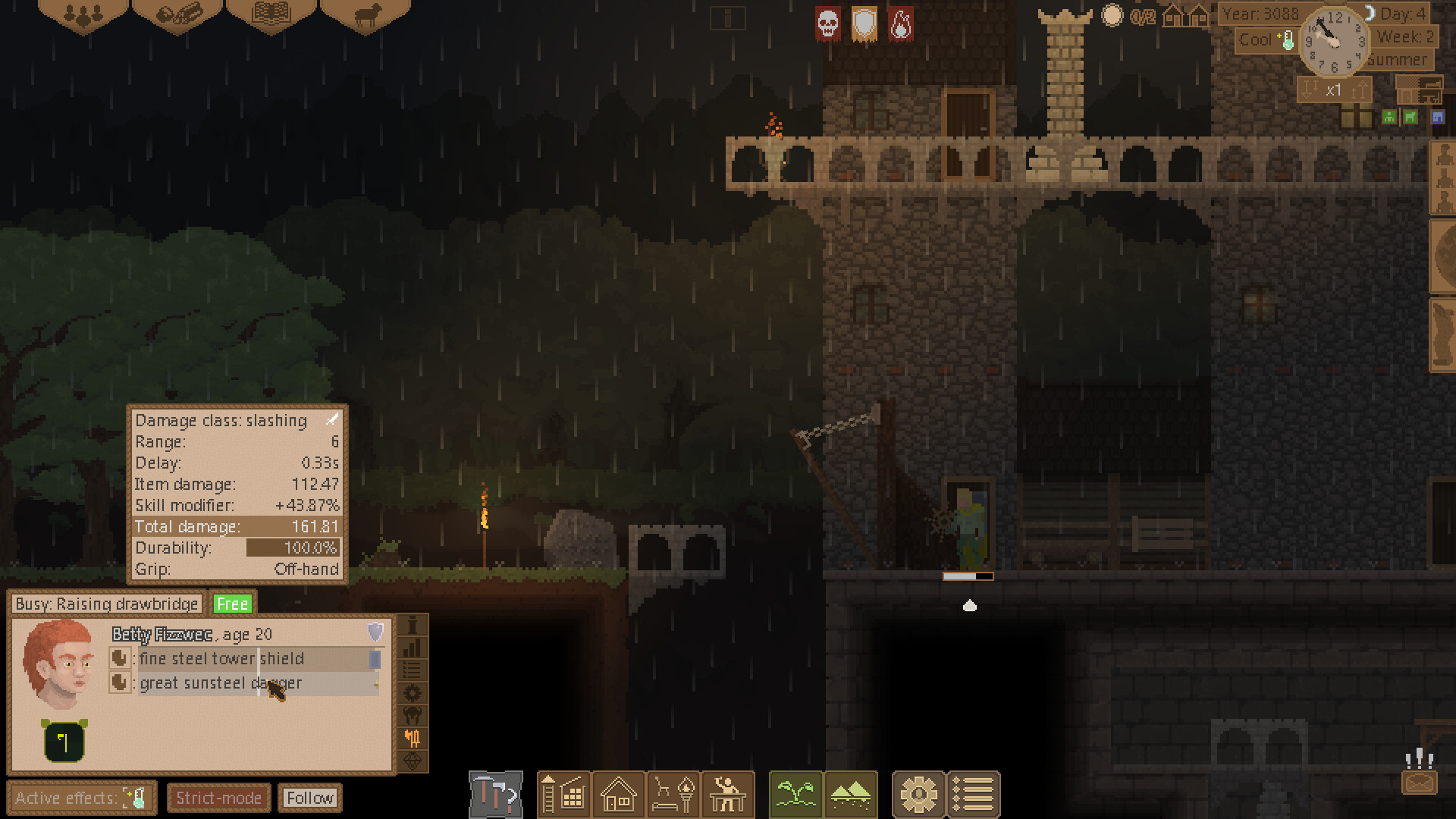1456x819 pixels.
Task: Expand the Active effects panel
Action: pos(80,797)
